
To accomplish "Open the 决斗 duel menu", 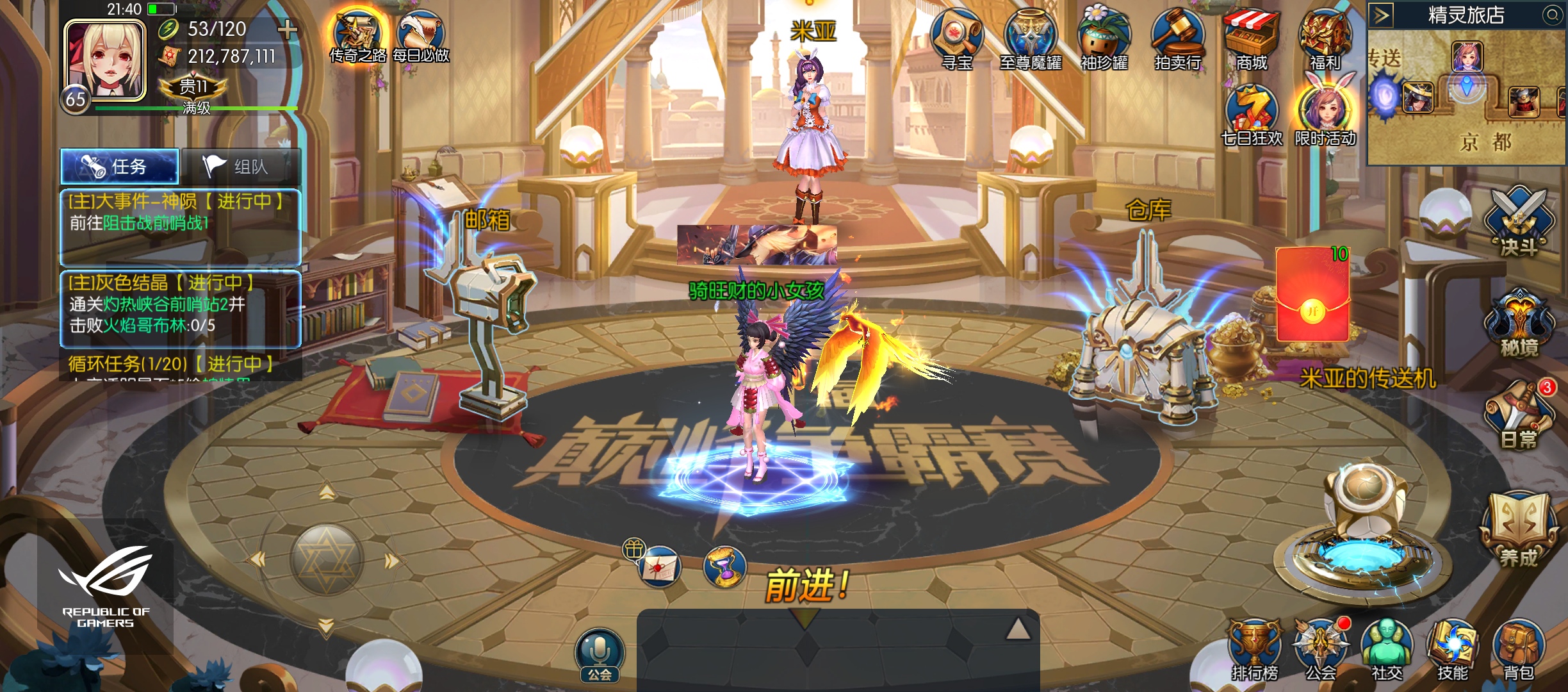I will click(x=1519, y=222).
